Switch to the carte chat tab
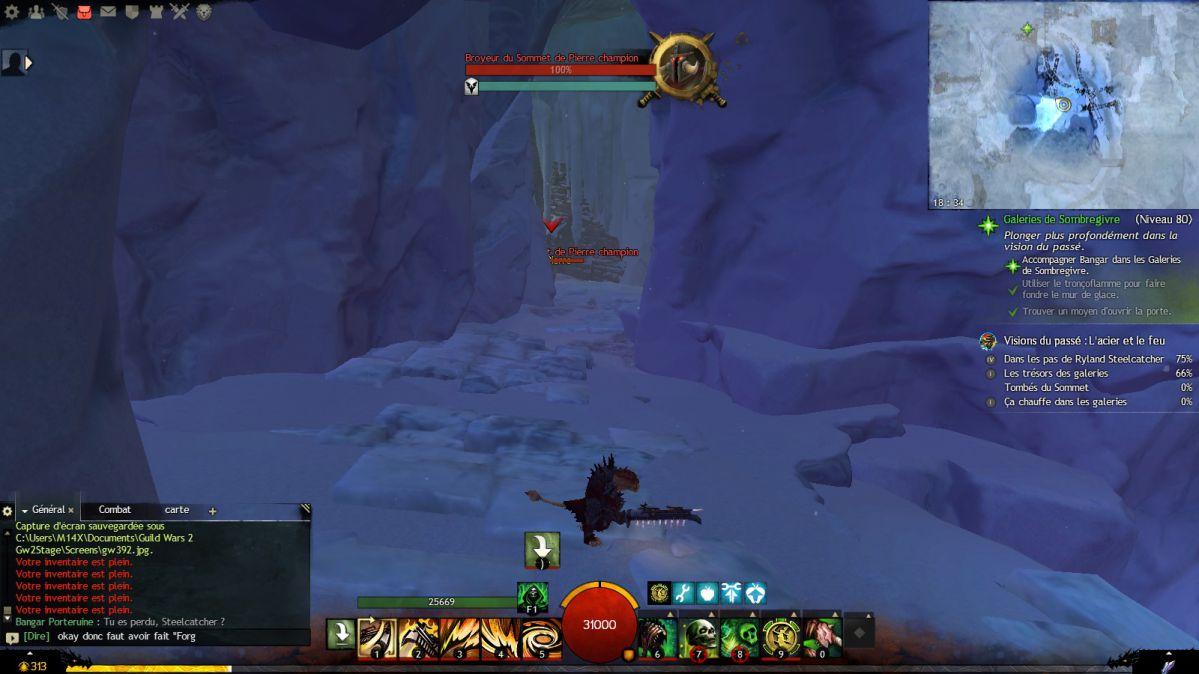This screenshot has height=674, width=1199. [177, 510]
